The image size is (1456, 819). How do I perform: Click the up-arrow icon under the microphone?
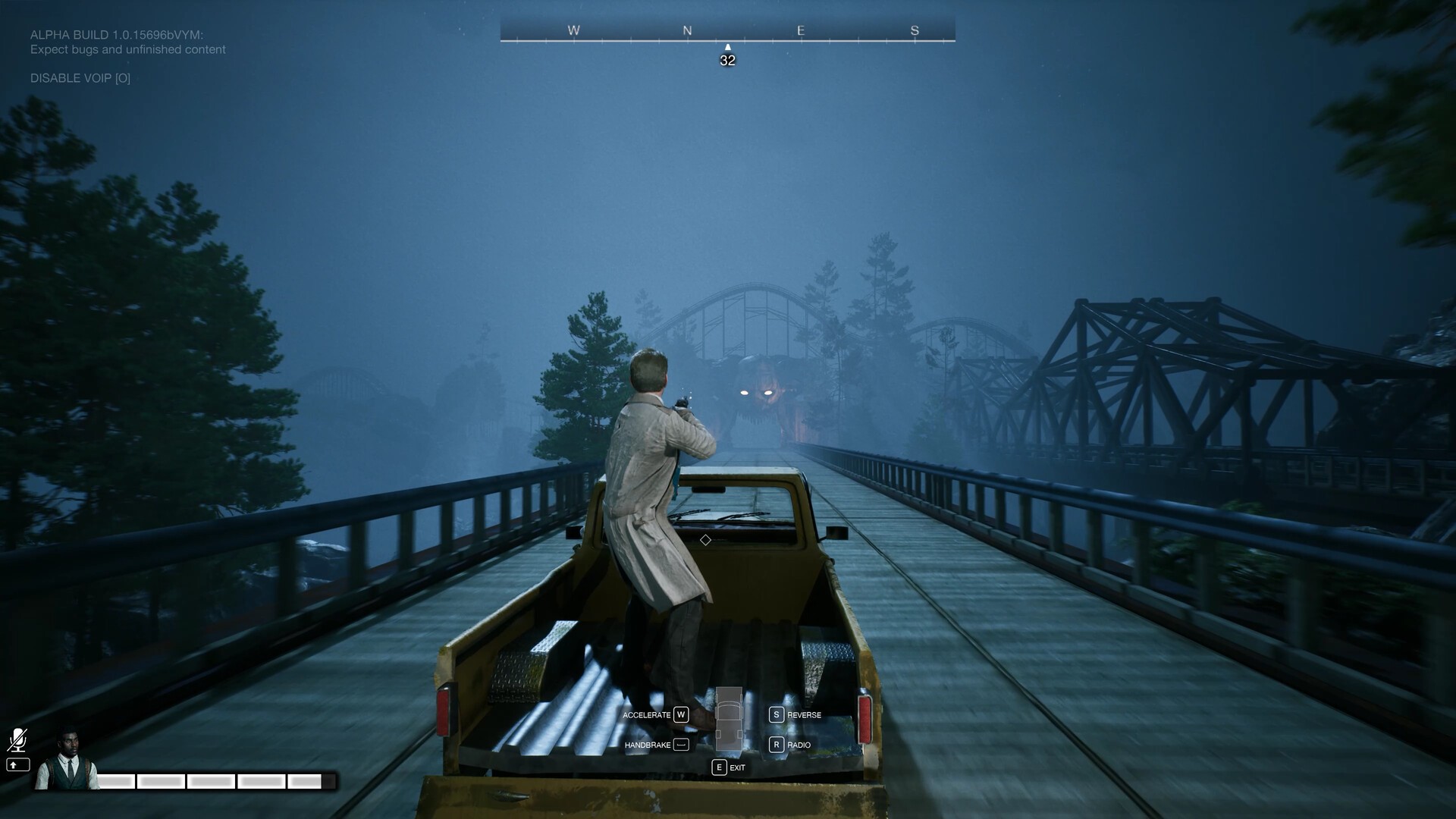point(17,765)
